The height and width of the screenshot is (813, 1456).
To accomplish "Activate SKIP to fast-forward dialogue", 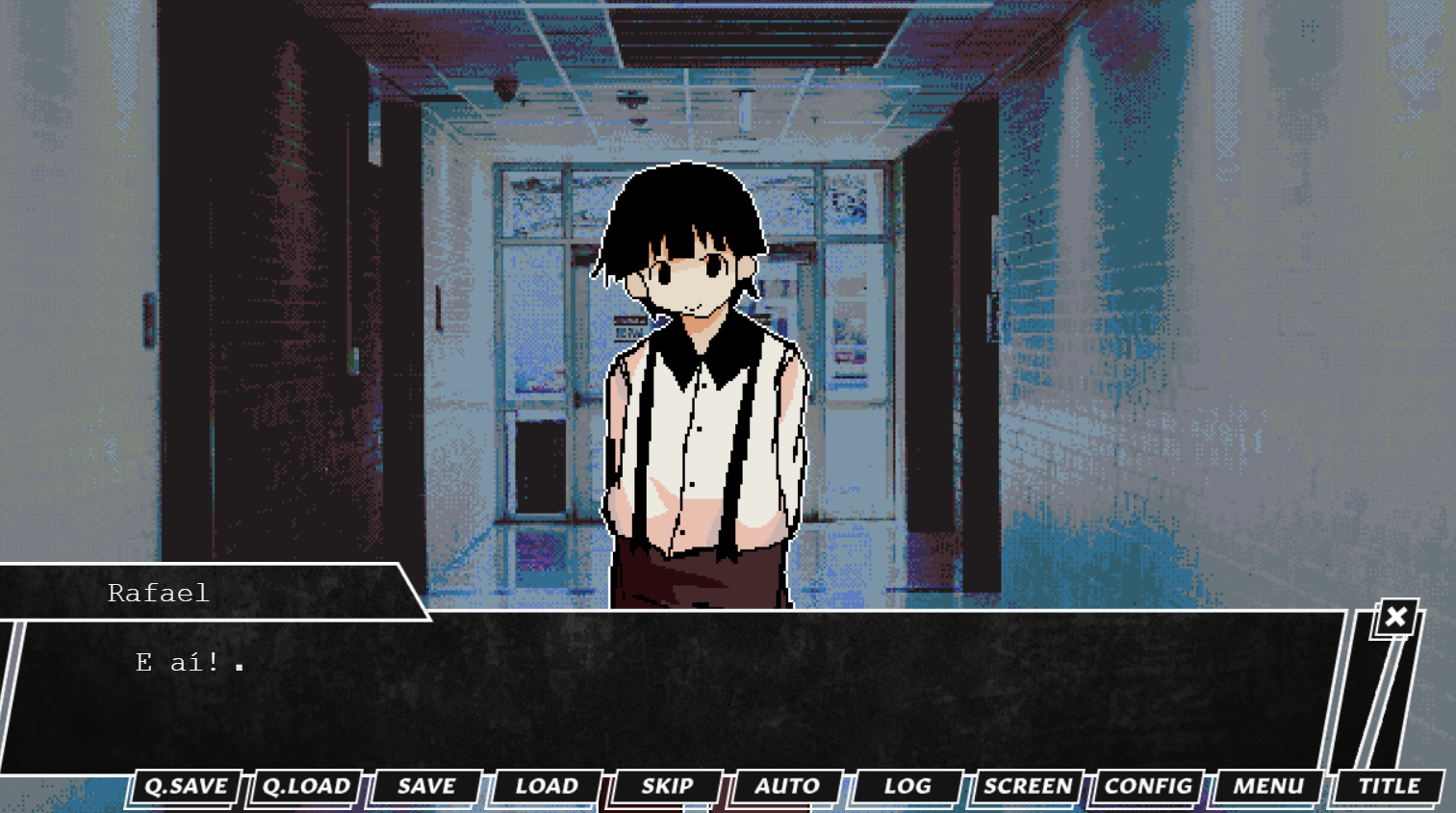I will point(667,786).
